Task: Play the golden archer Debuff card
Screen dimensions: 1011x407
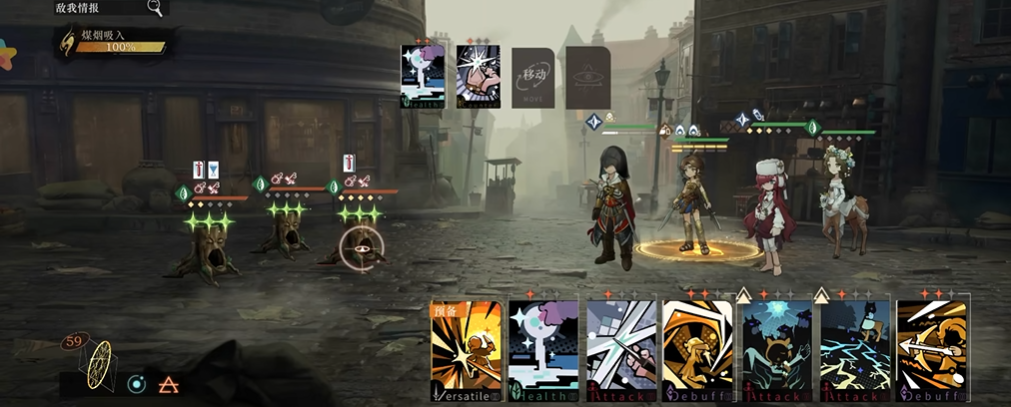Action: click(931, 351)
